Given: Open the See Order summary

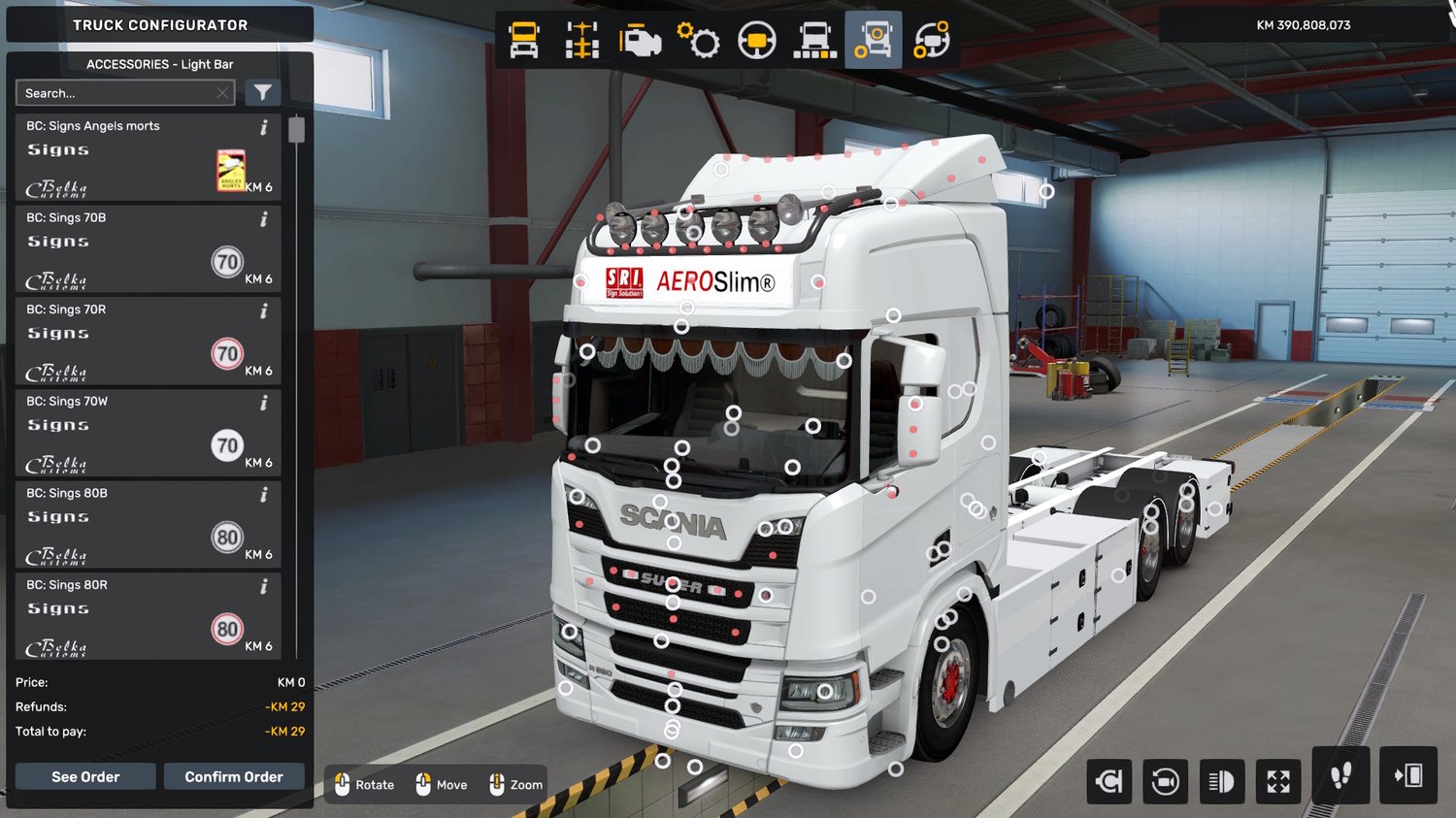Looking at the screenshot, I should point(85,776).
